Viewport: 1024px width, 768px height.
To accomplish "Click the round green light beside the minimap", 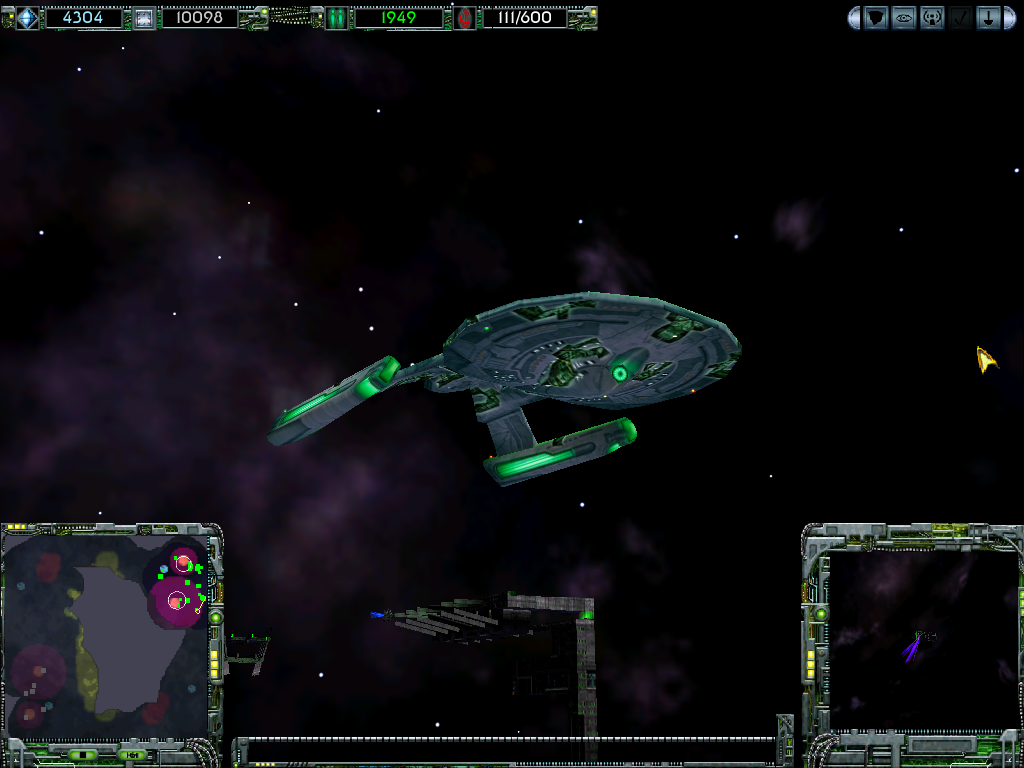I will pyautogui.click(x=215, y=618).
